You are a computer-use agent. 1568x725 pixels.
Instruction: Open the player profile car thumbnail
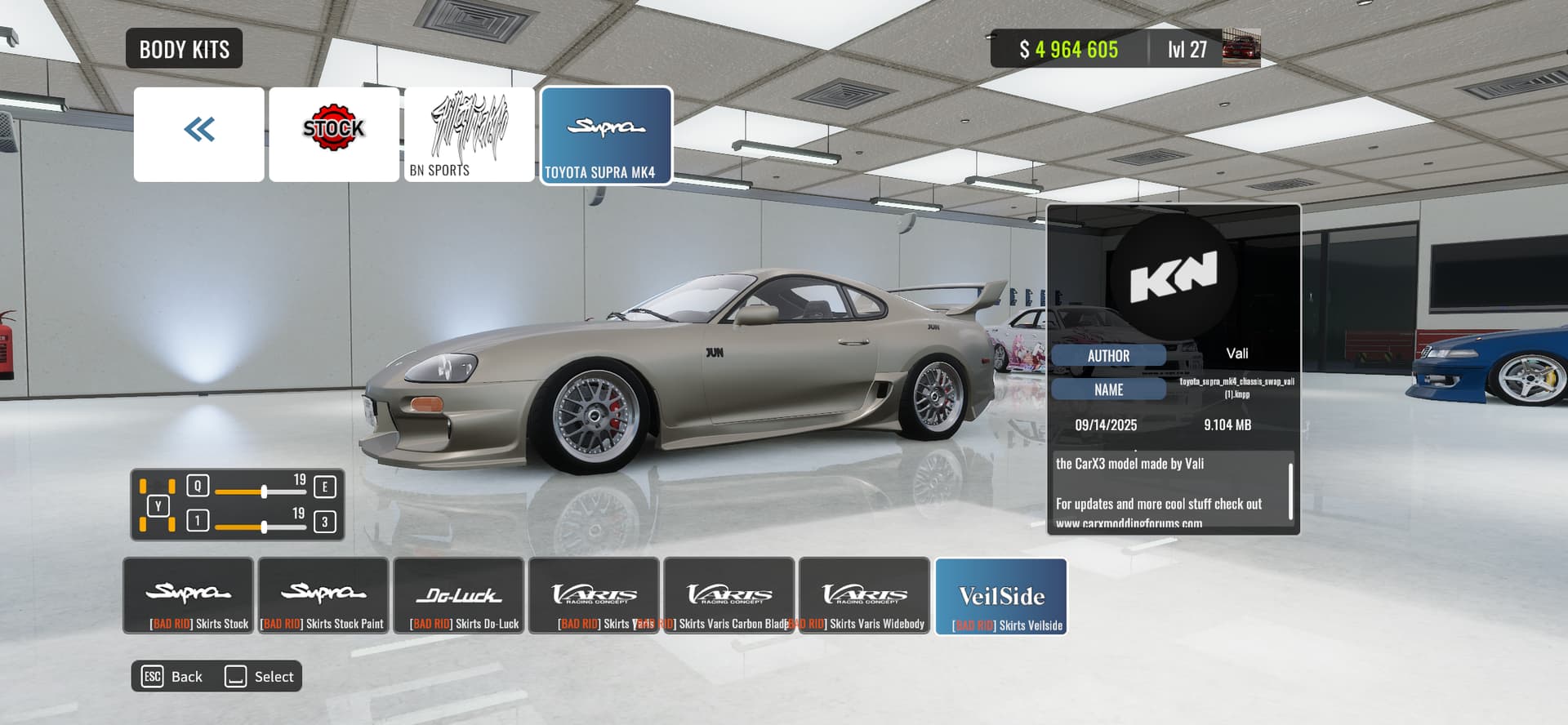click(1241, 48)
